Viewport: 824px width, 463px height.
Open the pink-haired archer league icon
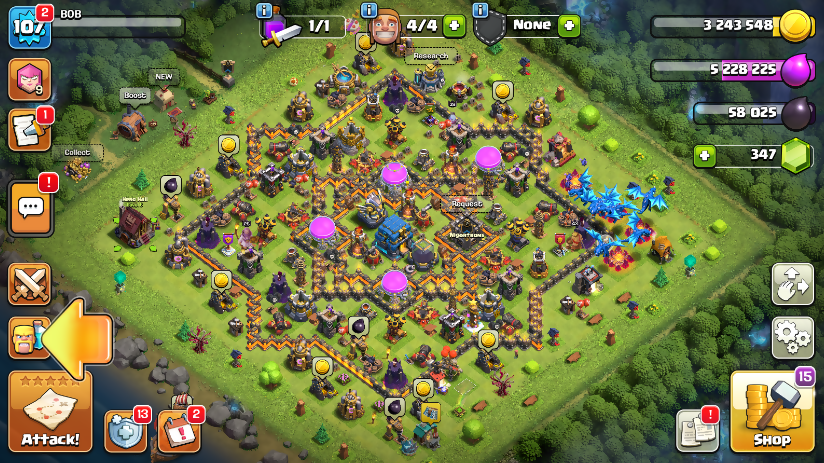[30, 80]
